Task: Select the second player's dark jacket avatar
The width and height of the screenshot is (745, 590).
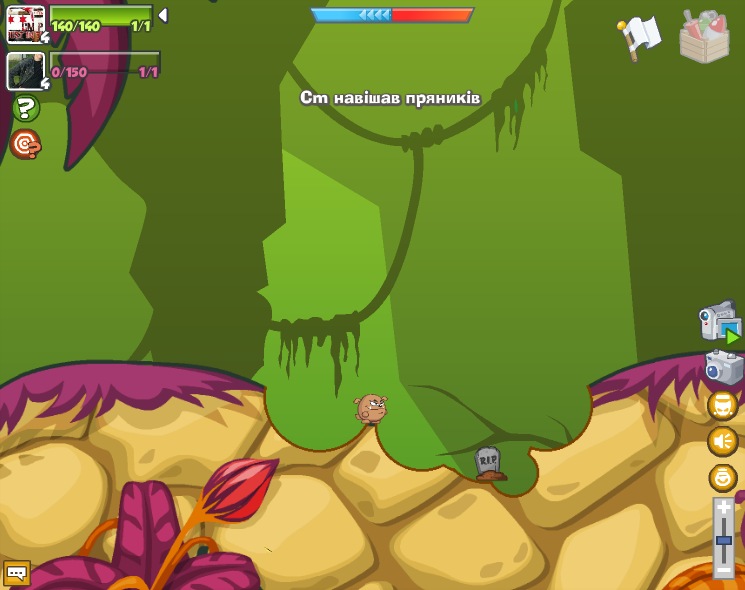Action: tap(25, 71)
